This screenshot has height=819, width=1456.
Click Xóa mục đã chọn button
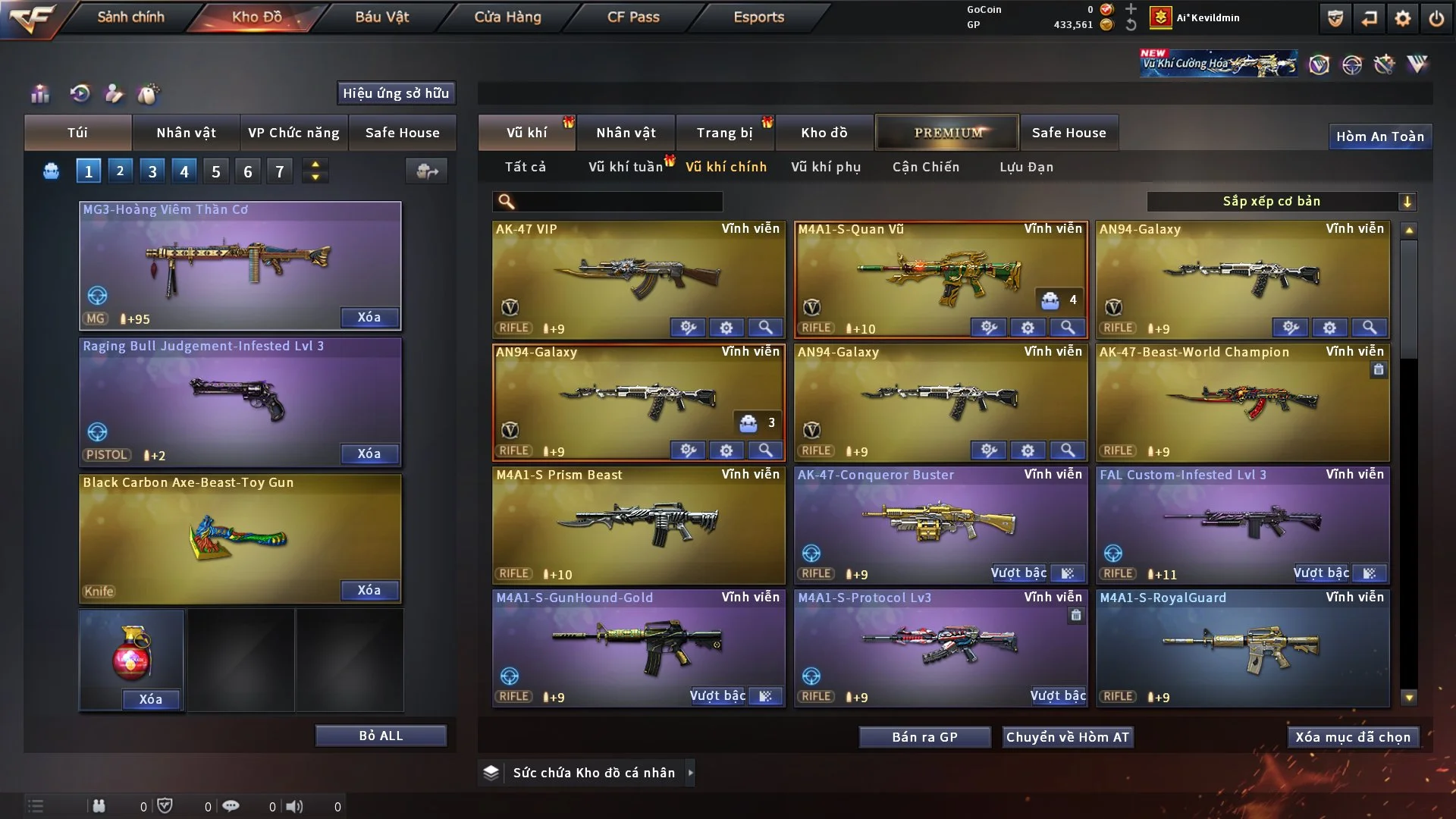coord(1353,737)
